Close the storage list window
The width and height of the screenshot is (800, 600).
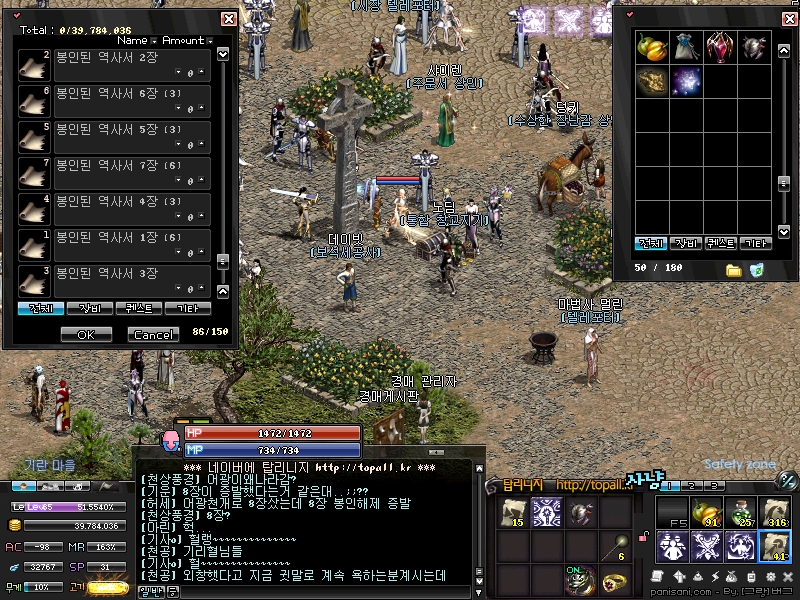228,18
